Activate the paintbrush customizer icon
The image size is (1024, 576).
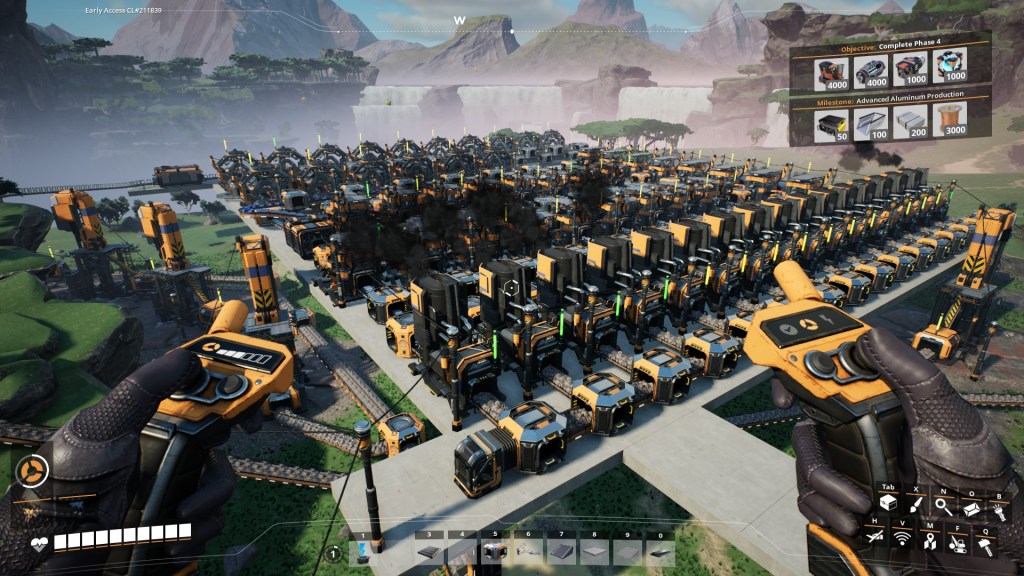pos(915,507)
